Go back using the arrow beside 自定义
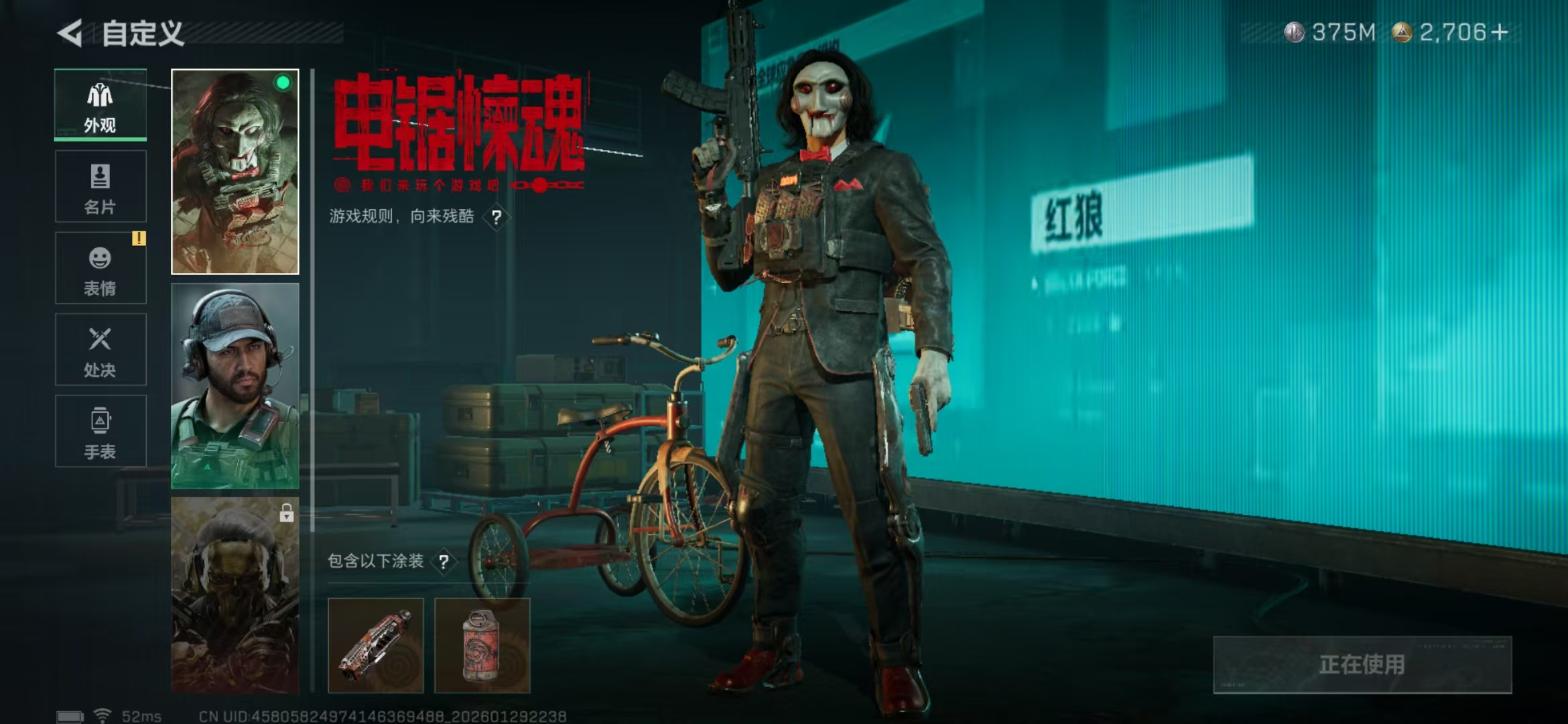Screen dimensions: 1568x724 coord(70,33)
